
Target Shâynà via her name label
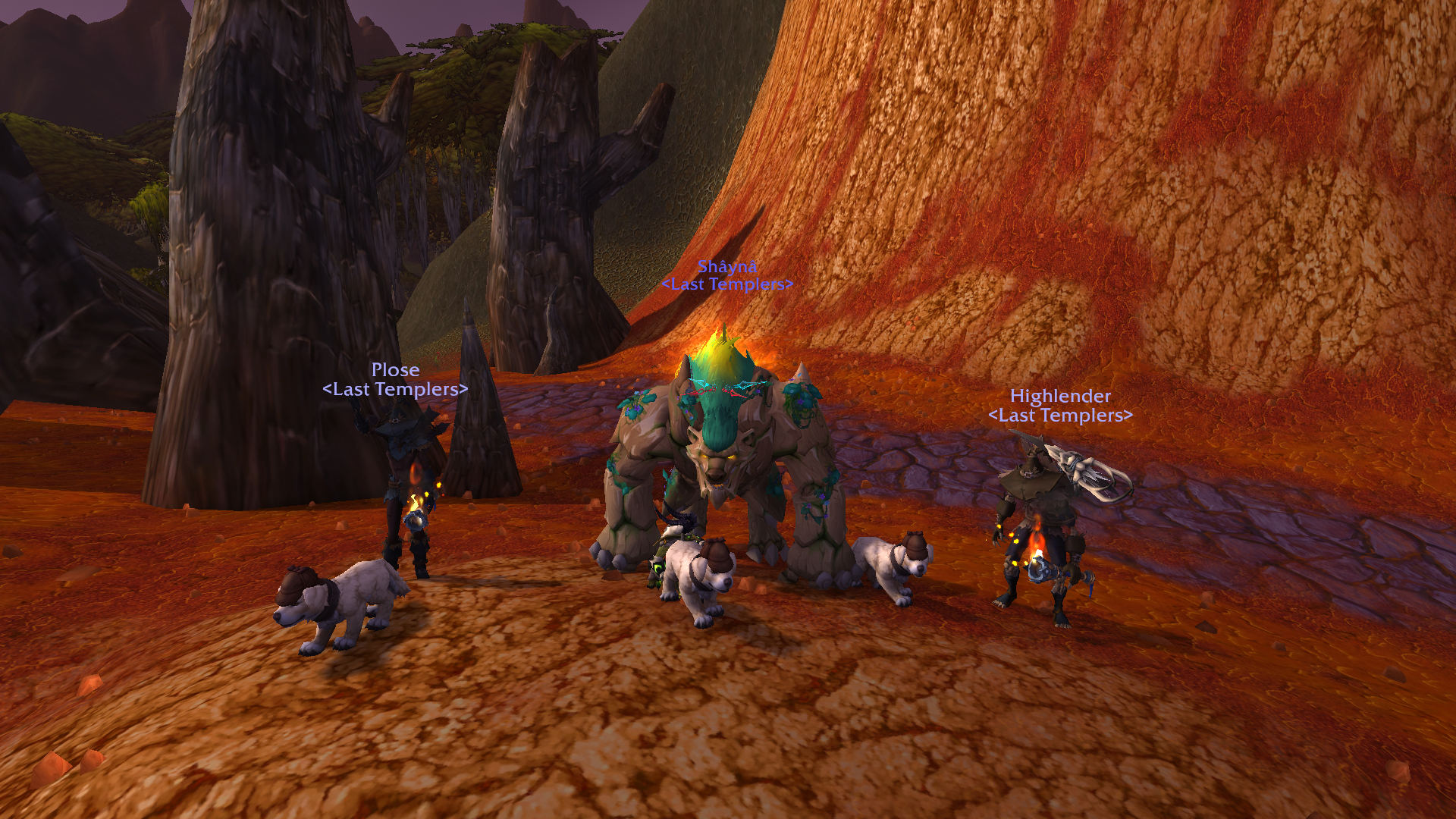tap(727, 266)
